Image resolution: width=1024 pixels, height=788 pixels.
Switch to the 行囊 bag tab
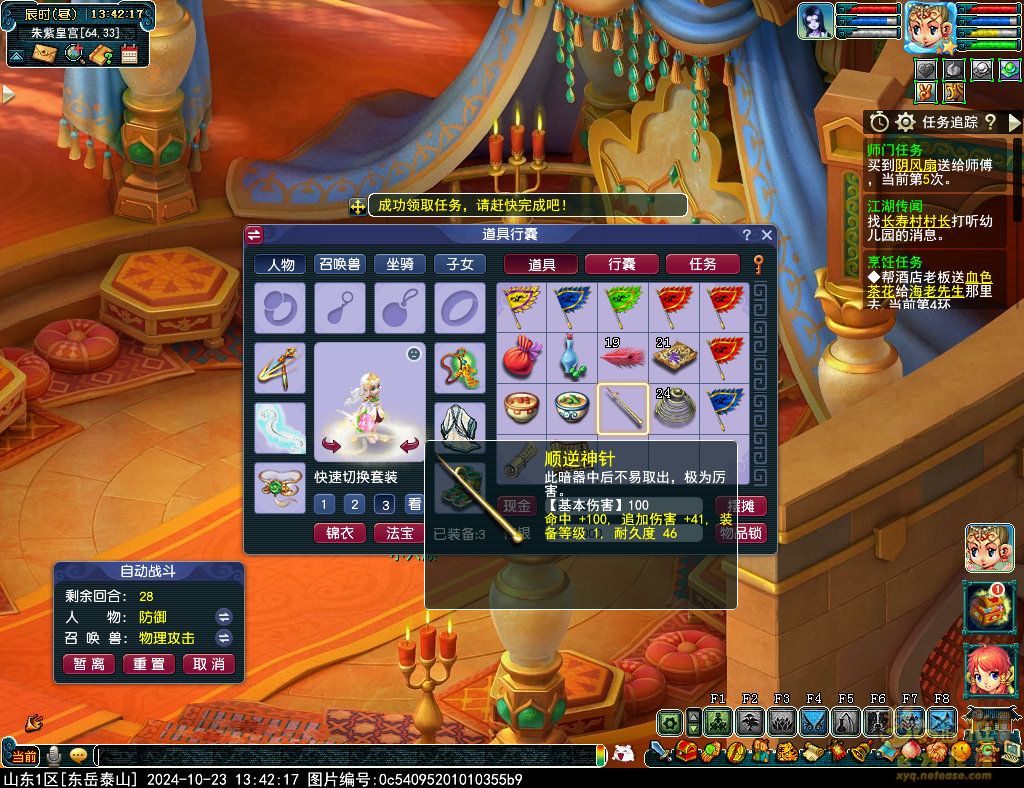coord(621,264)
